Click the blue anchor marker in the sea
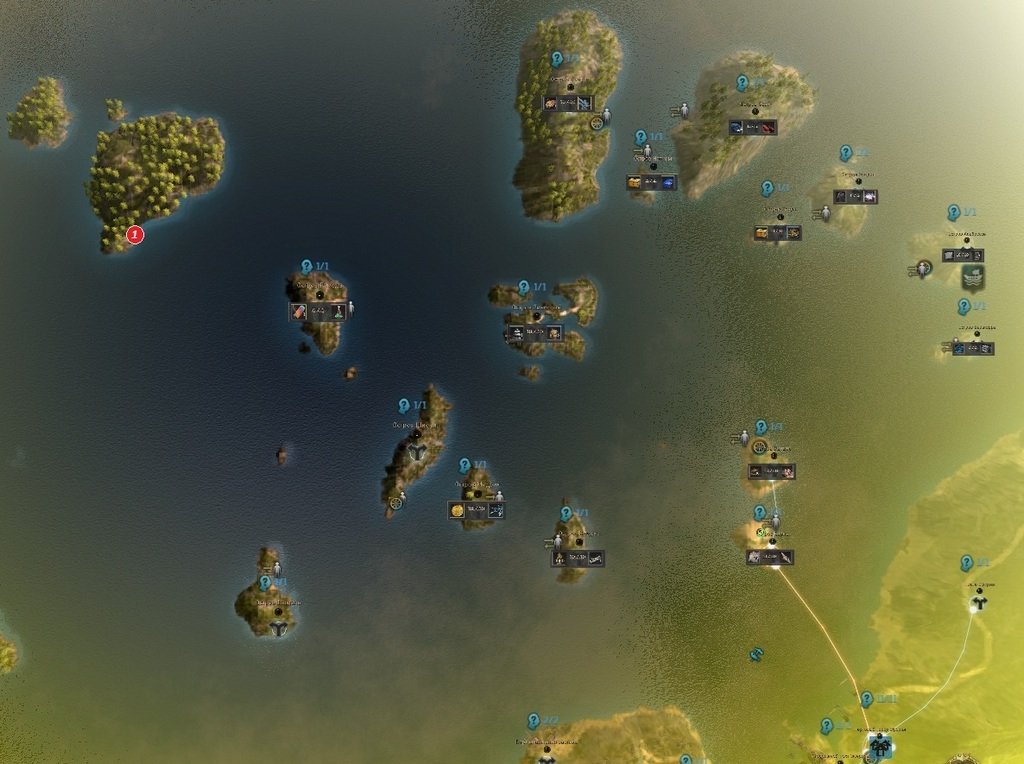 coord(756,654)
